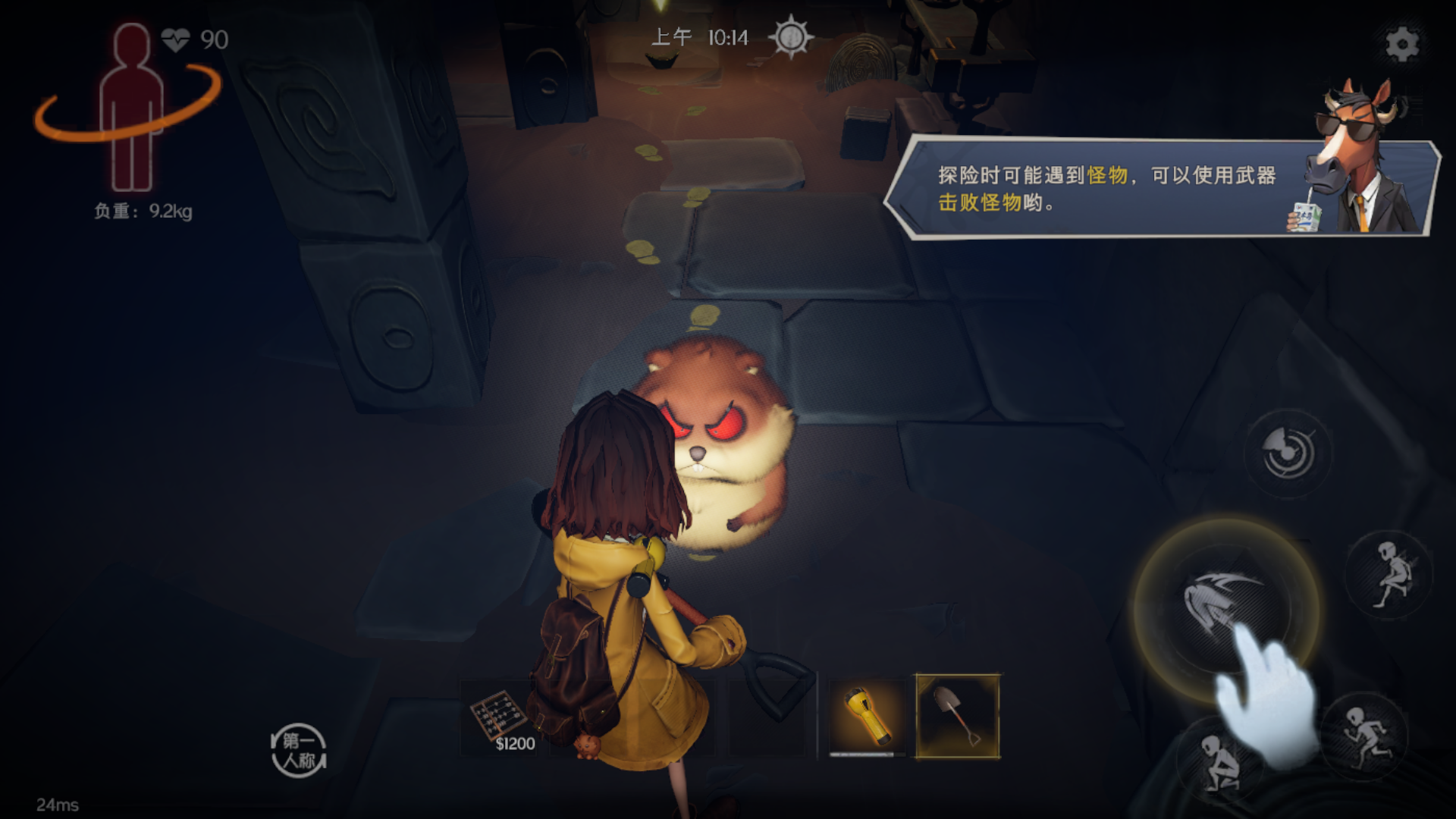Viewport: 1456px width, 819px height.
Task: Select the flashlight in the hotbar
Action: [866, 713]
